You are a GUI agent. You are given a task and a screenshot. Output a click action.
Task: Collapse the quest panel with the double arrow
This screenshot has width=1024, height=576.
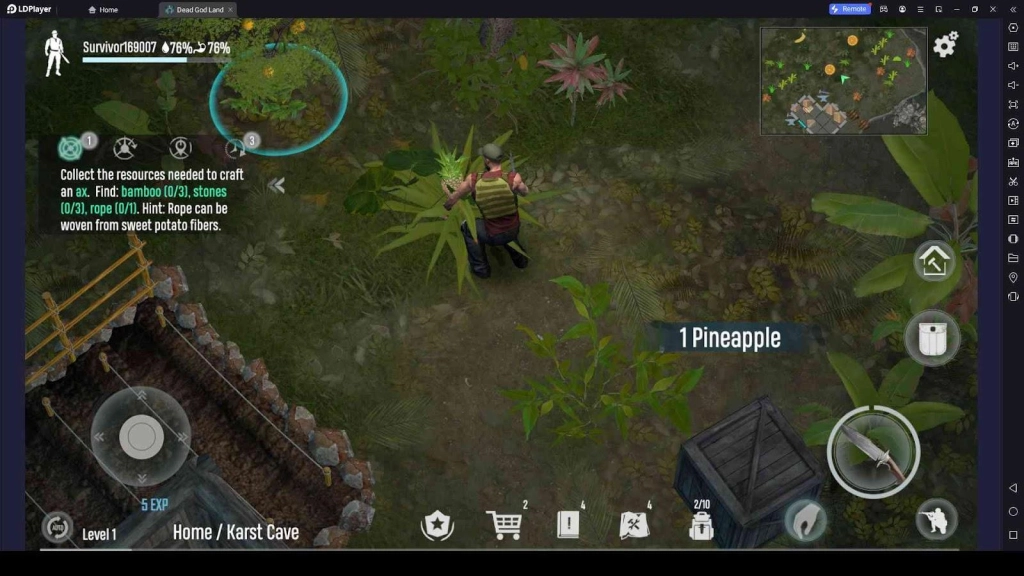click(277, 185)
